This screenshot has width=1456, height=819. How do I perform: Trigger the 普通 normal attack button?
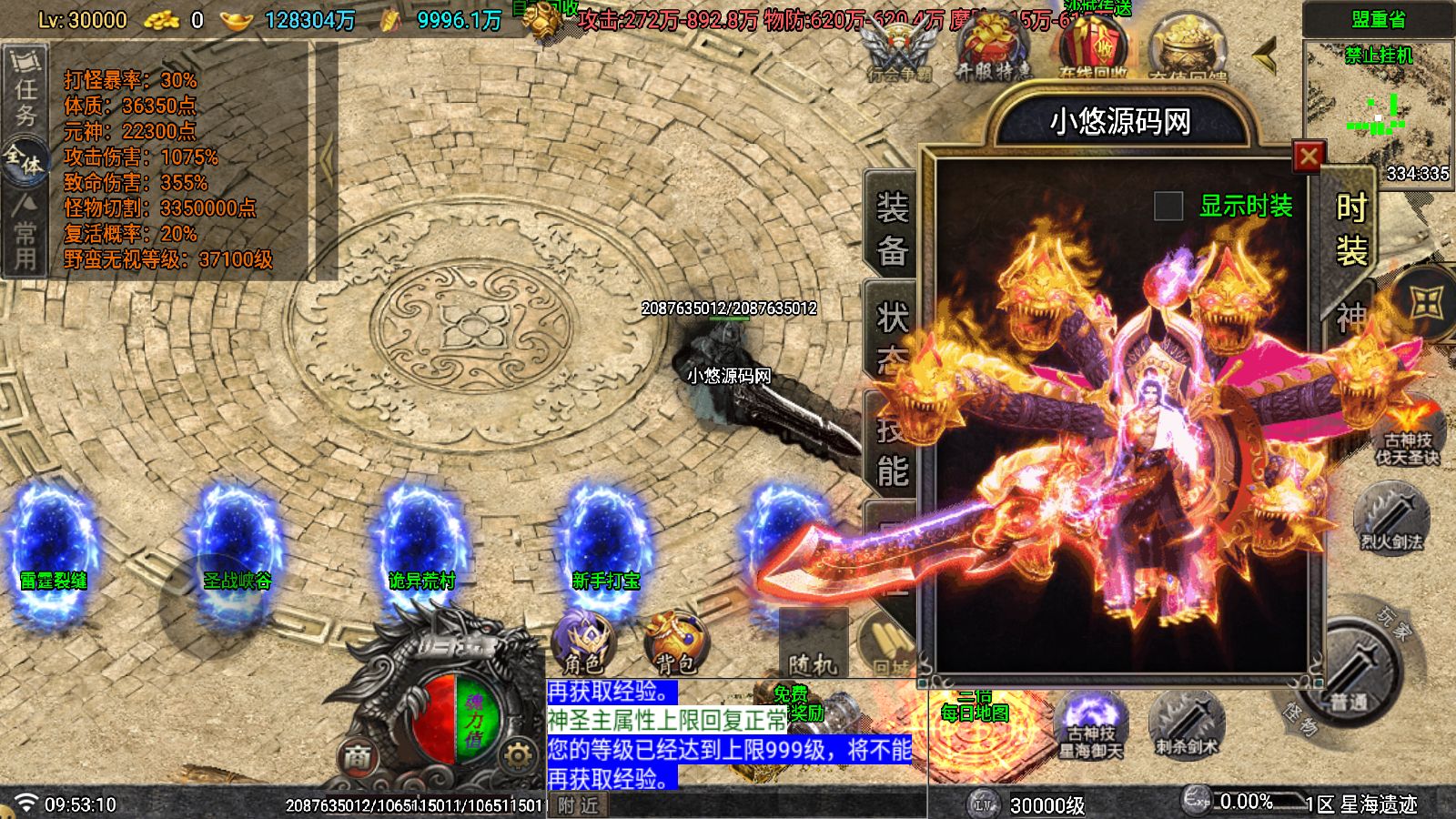pyautogui.click(x=1350, y=673)
